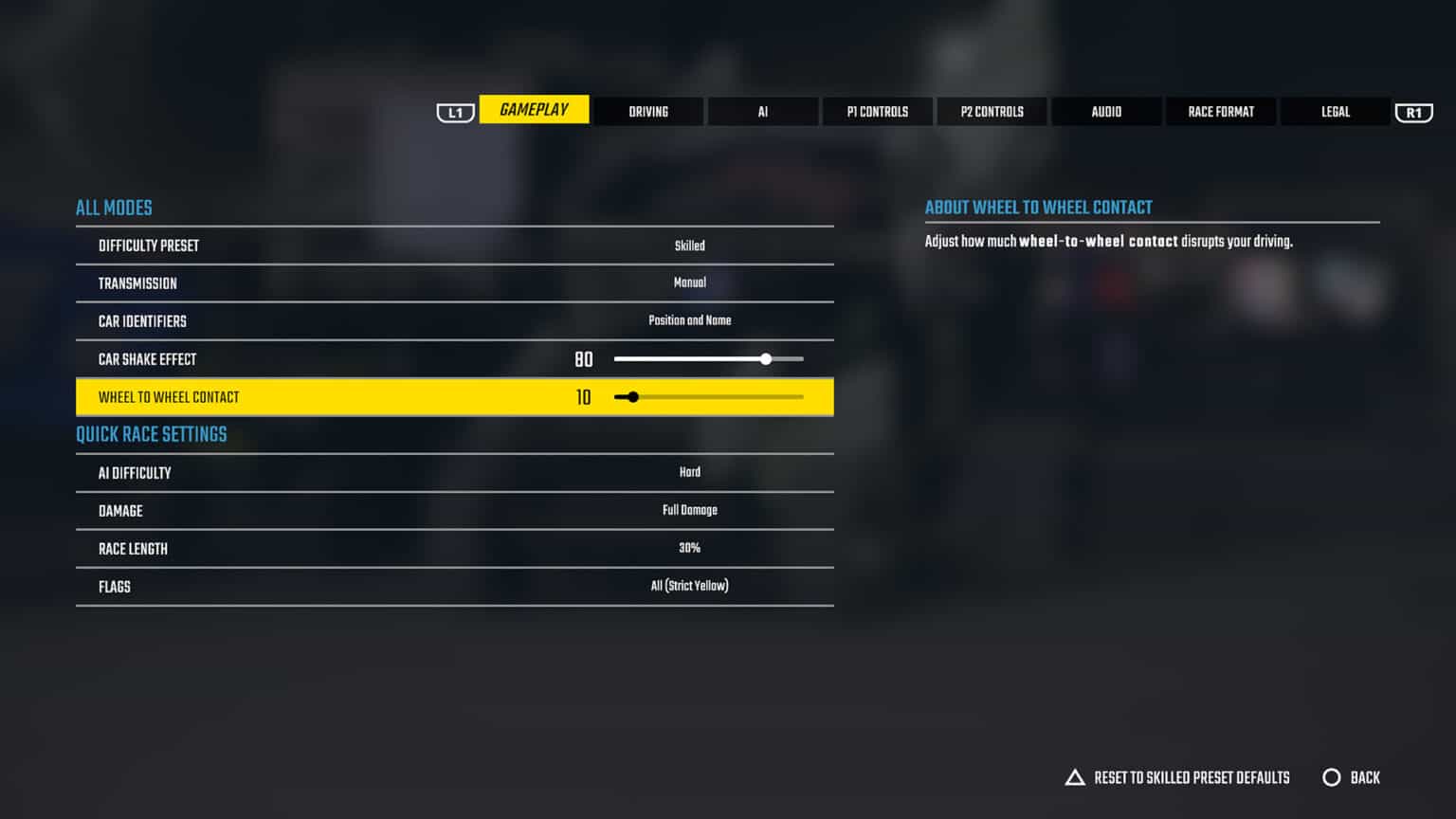Click Reset to Skilled Preset Defaults

point(1192,777)
